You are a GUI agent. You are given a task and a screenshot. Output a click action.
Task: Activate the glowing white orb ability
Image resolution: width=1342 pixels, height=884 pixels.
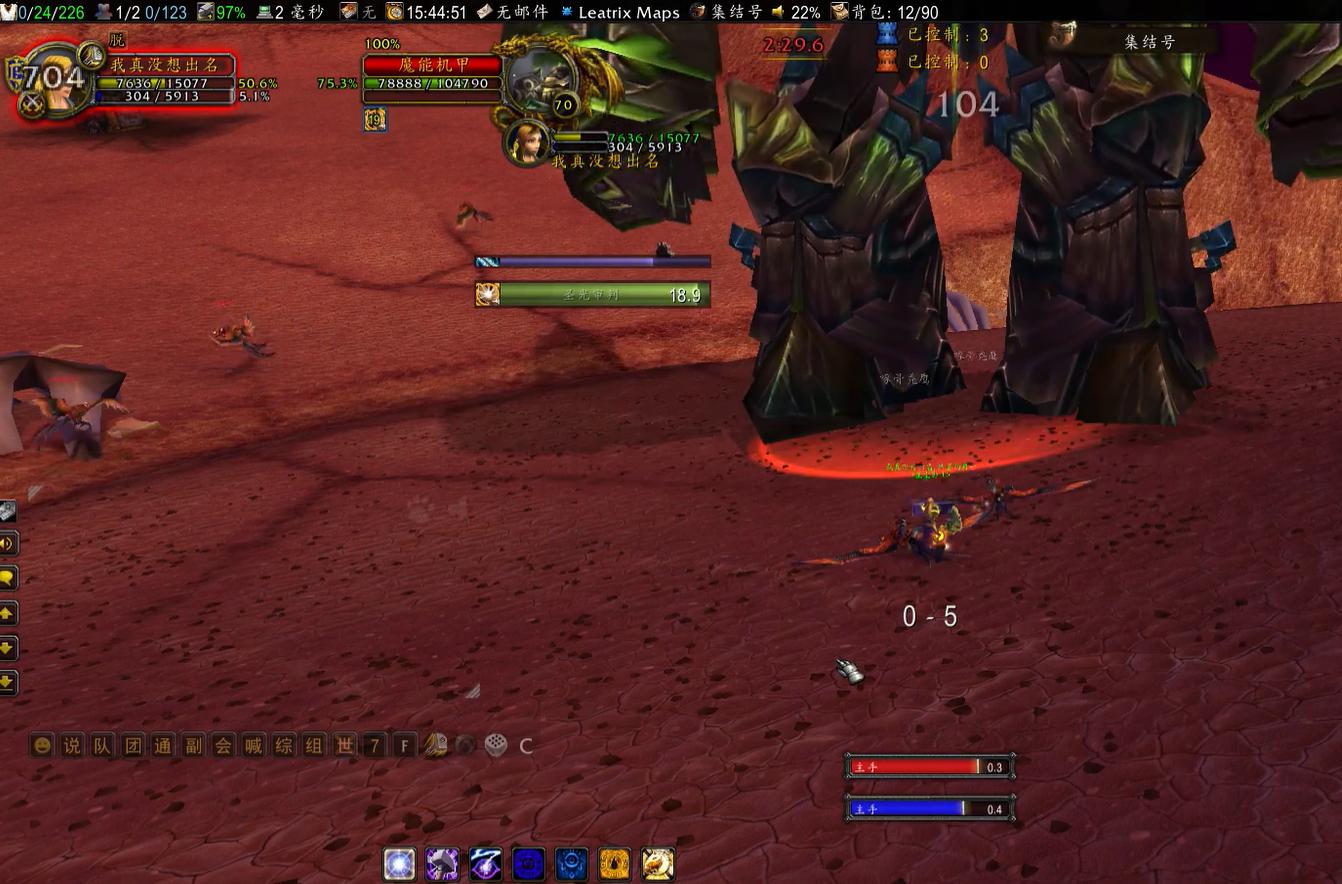400,864
